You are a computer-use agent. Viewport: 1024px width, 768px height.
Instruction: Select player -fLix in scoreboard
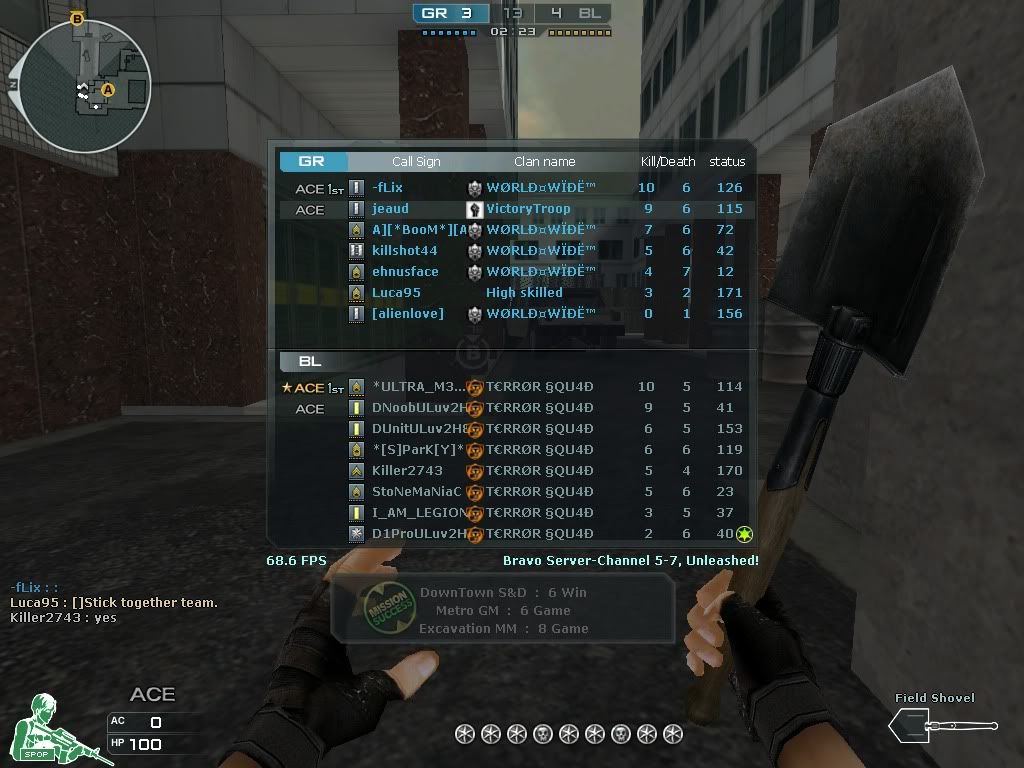tap(387, 188)
